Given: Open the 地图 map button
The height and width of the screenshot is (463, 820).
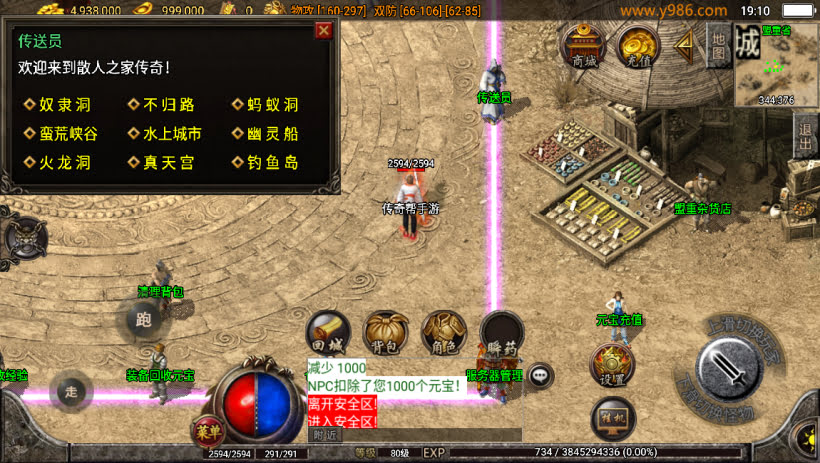Looking at the screenshot, I should pos(718,43).
